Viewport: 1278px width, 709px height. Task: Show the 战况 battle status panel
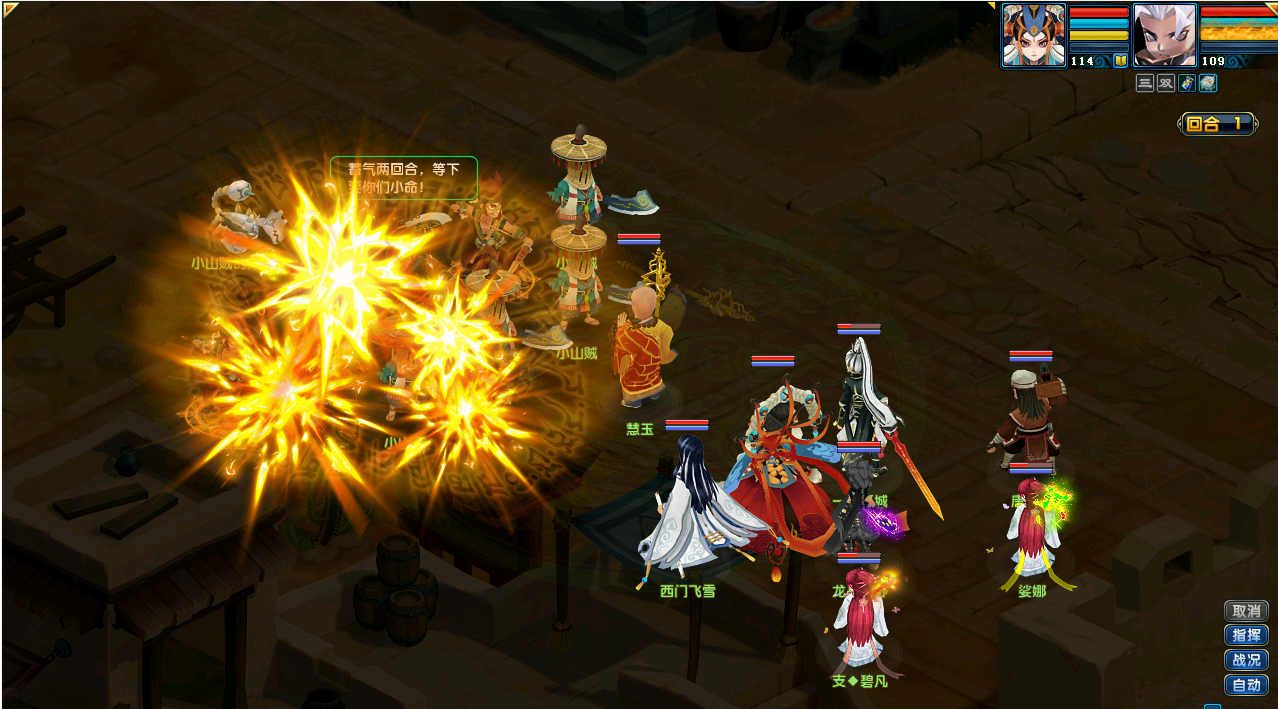pos(1246,660)
